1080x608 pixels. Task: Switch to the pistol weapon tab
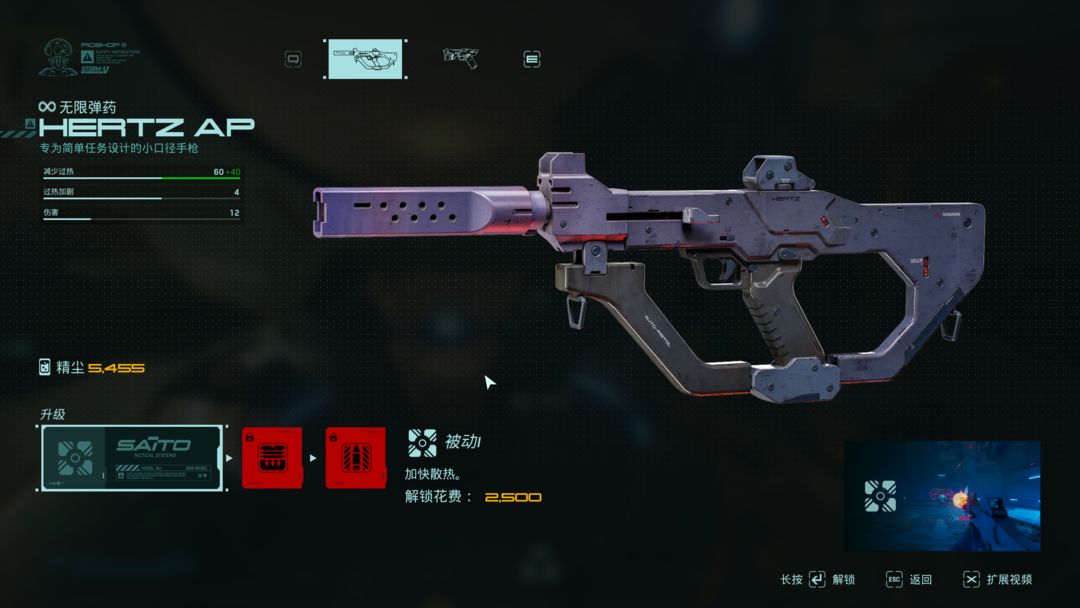(460, 58)
